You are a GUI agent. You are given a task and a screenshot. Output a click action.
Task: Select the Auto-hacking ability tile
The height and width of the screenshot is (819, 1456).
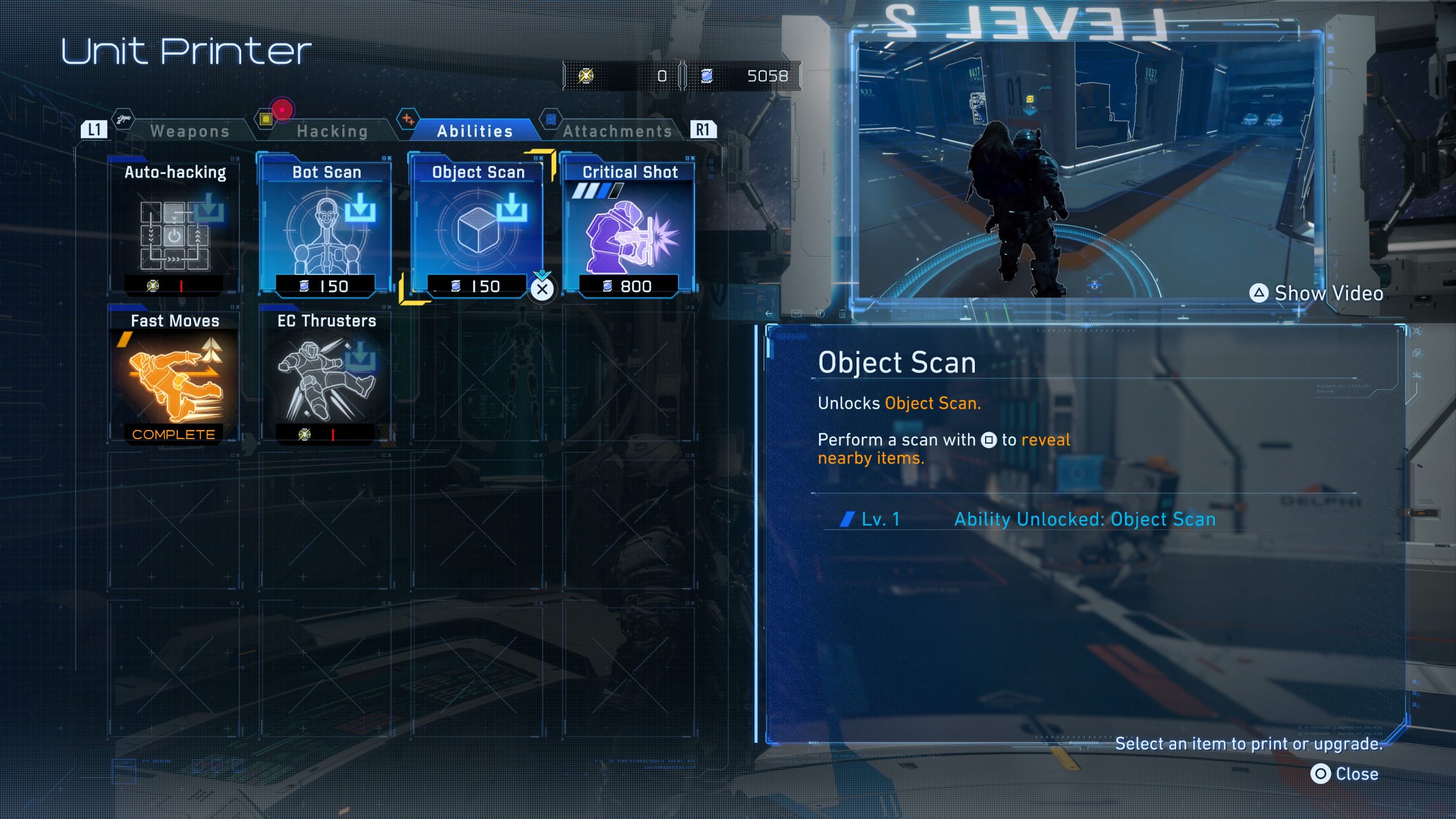(175, 227)
